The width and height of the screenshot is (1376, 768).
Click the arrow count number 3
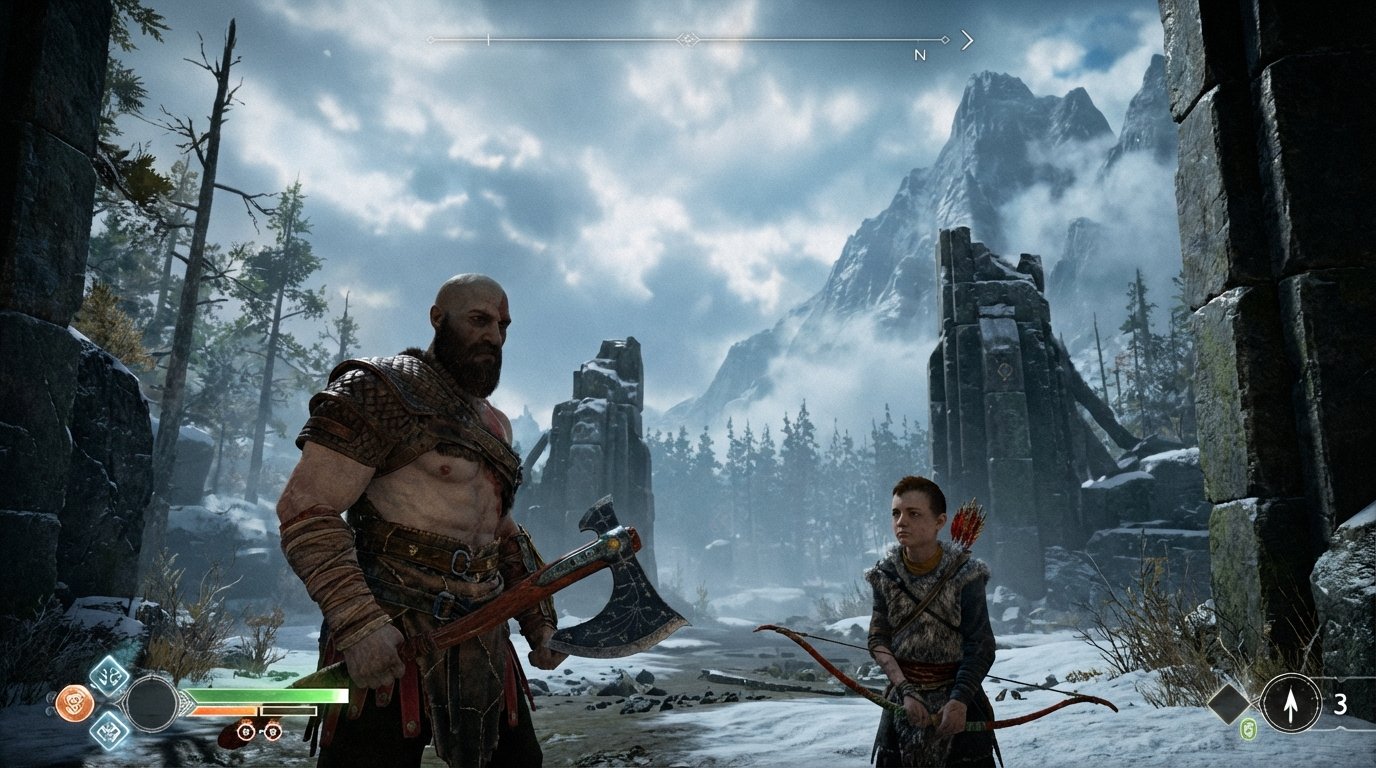[x=1341, y=704]
